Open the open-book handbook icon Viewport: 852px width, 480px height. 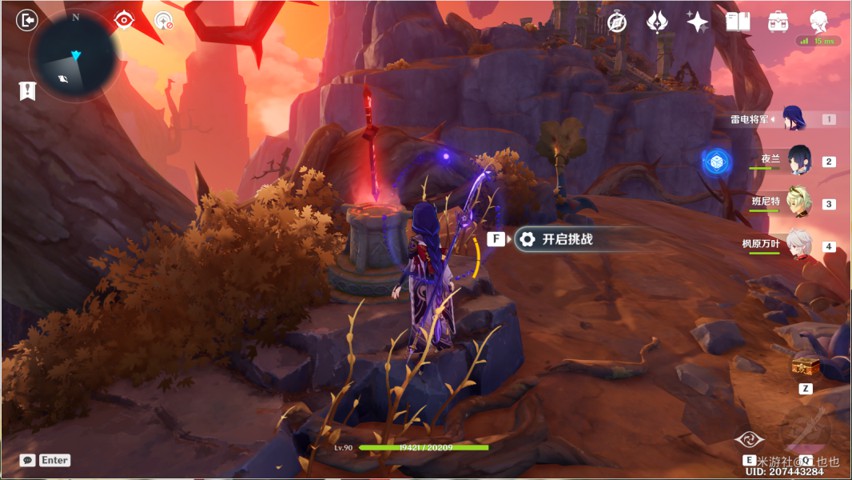click(x=738, y=21)
